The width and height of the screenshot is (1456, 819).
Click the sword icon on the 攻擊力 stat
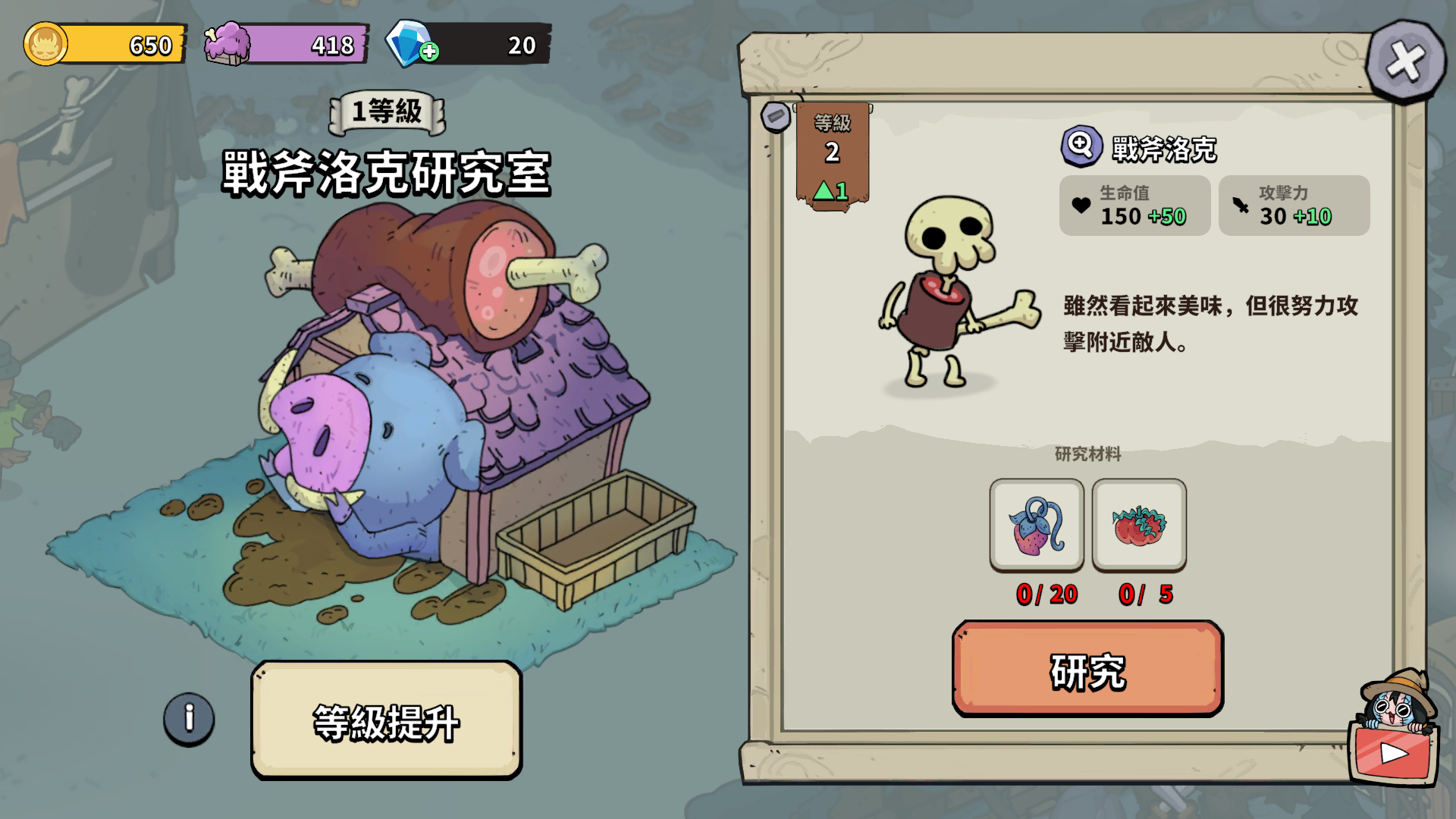coord(1242,205)
